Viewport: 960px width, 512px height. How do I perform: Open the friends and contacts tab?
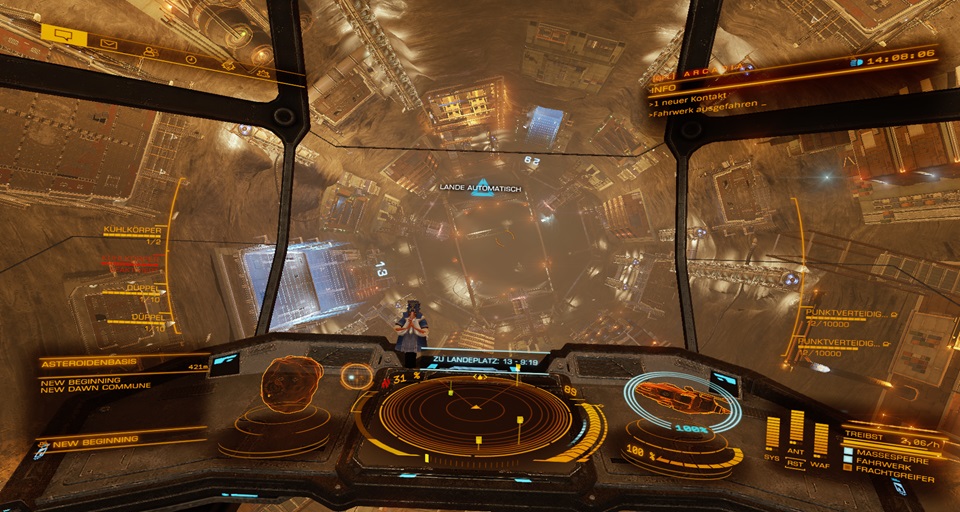click(151, 53)
